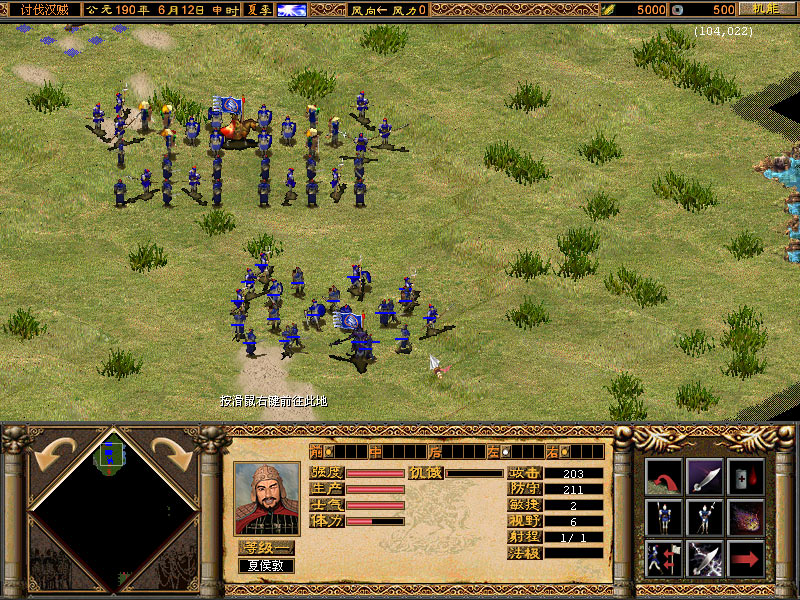Use the medkit and blood drop heal command

point(746,476)
